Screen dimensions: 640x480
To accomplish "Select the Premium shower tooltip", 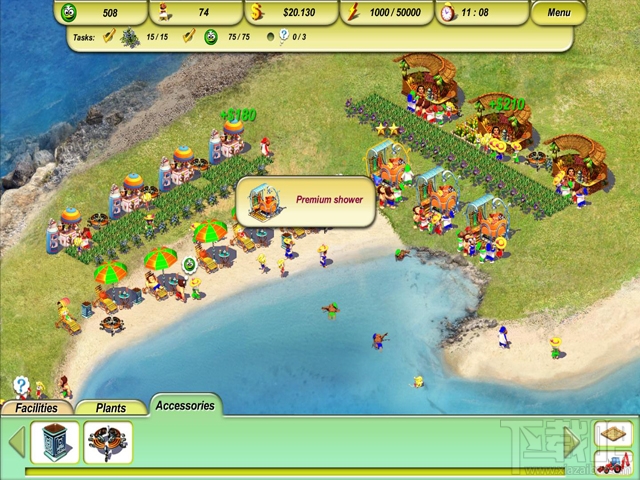I will [306, 201].
